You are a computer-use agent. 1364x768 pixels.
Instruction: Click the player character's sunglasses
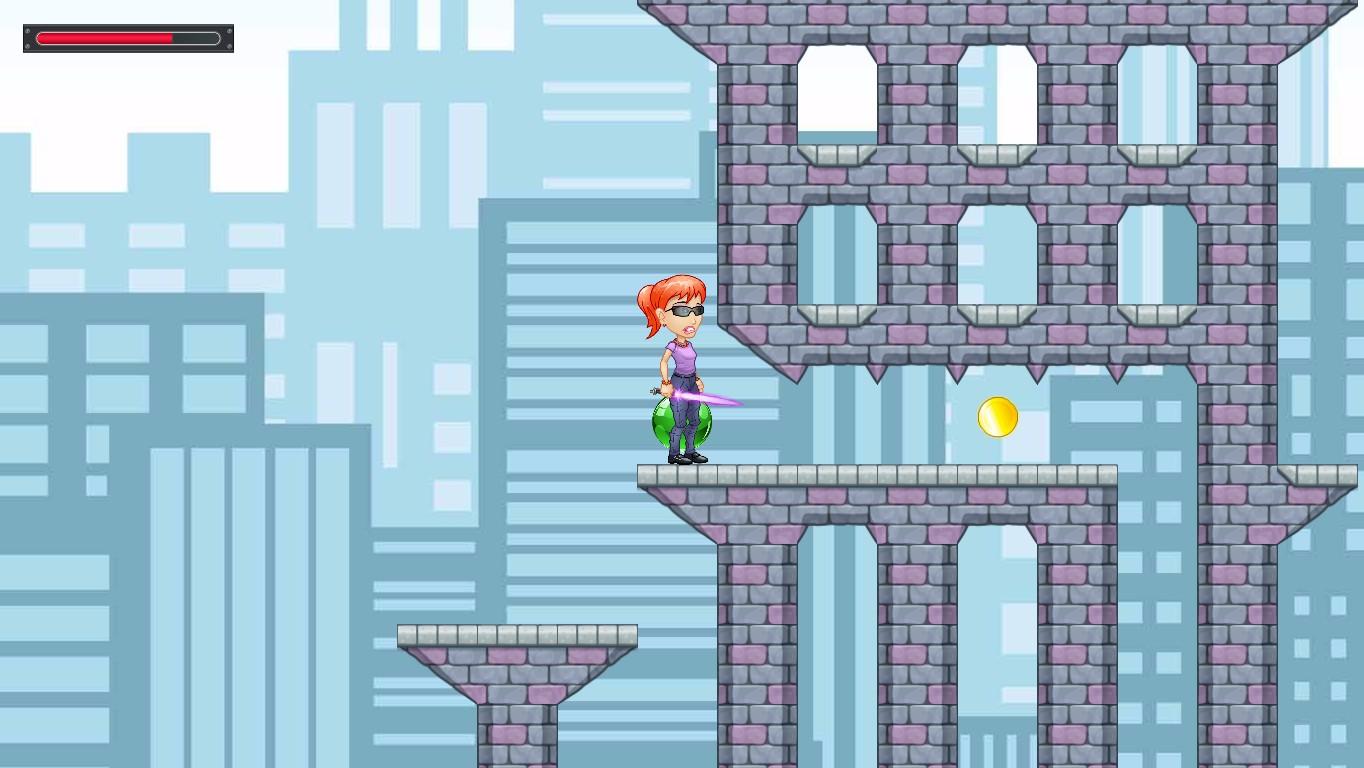[685, 310]
